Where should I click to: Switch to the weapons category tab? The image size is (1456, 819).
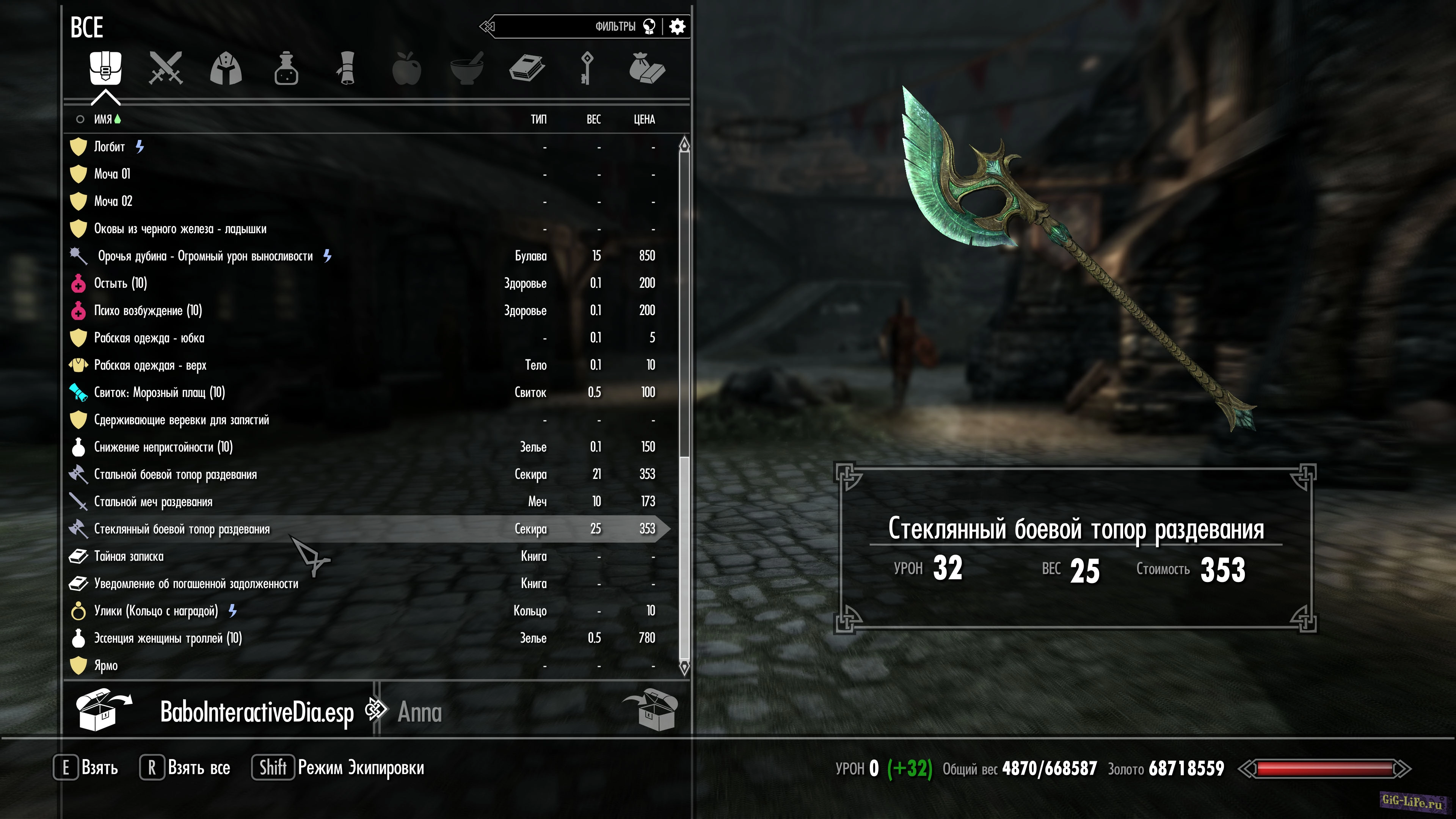tap(166, 68)
